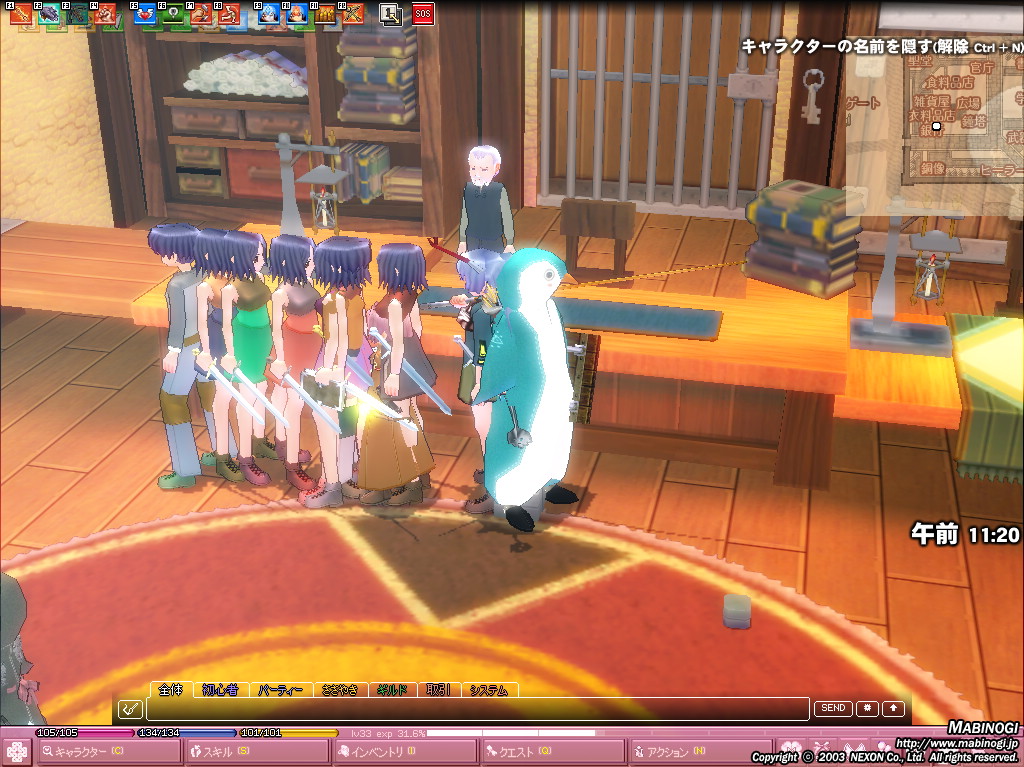
Task: Switch to the 初心者 chat tab
Action: point(220,690)
